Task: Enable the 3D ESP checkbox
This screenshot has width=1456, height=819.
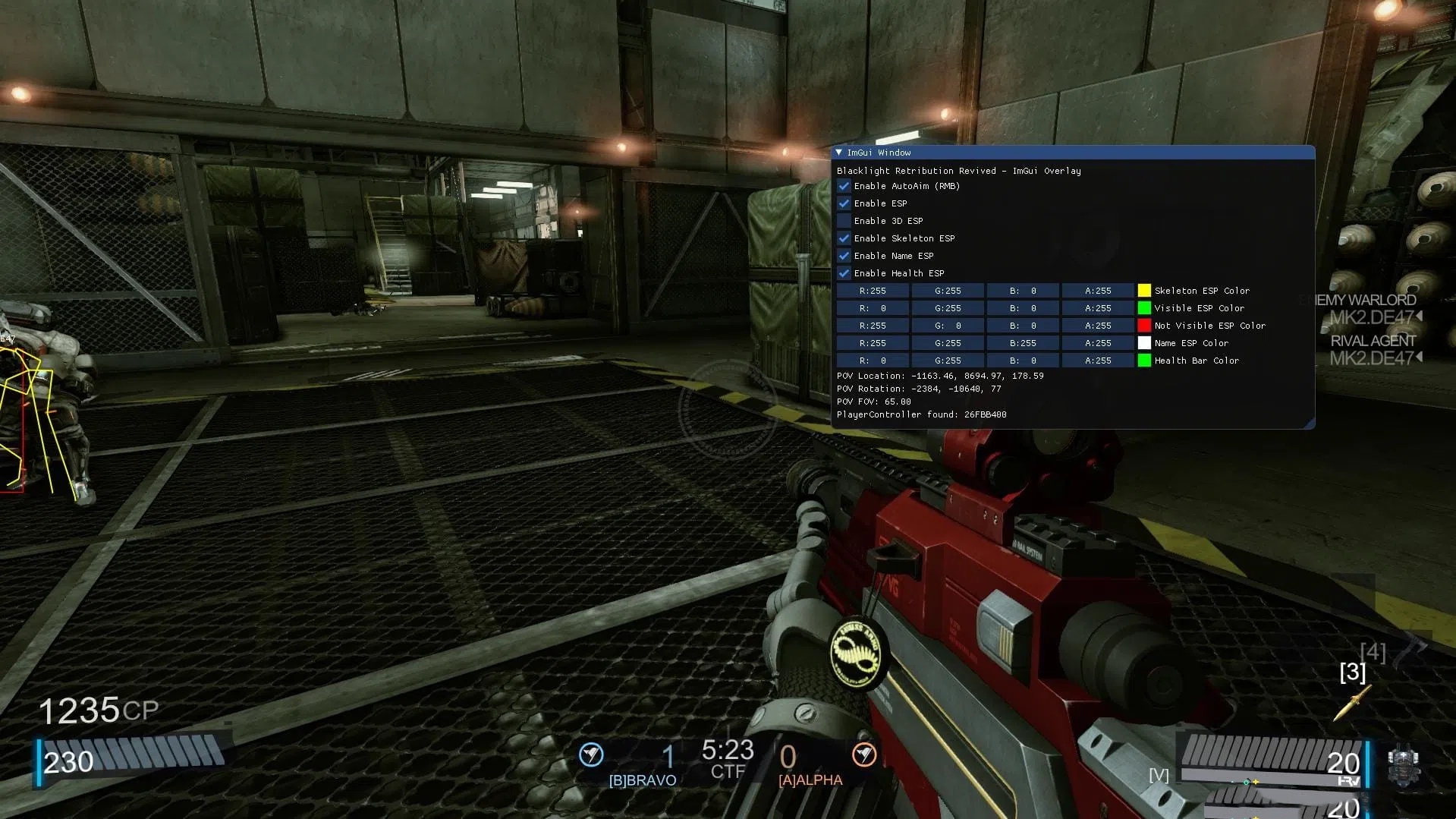Action: (844, 221)
